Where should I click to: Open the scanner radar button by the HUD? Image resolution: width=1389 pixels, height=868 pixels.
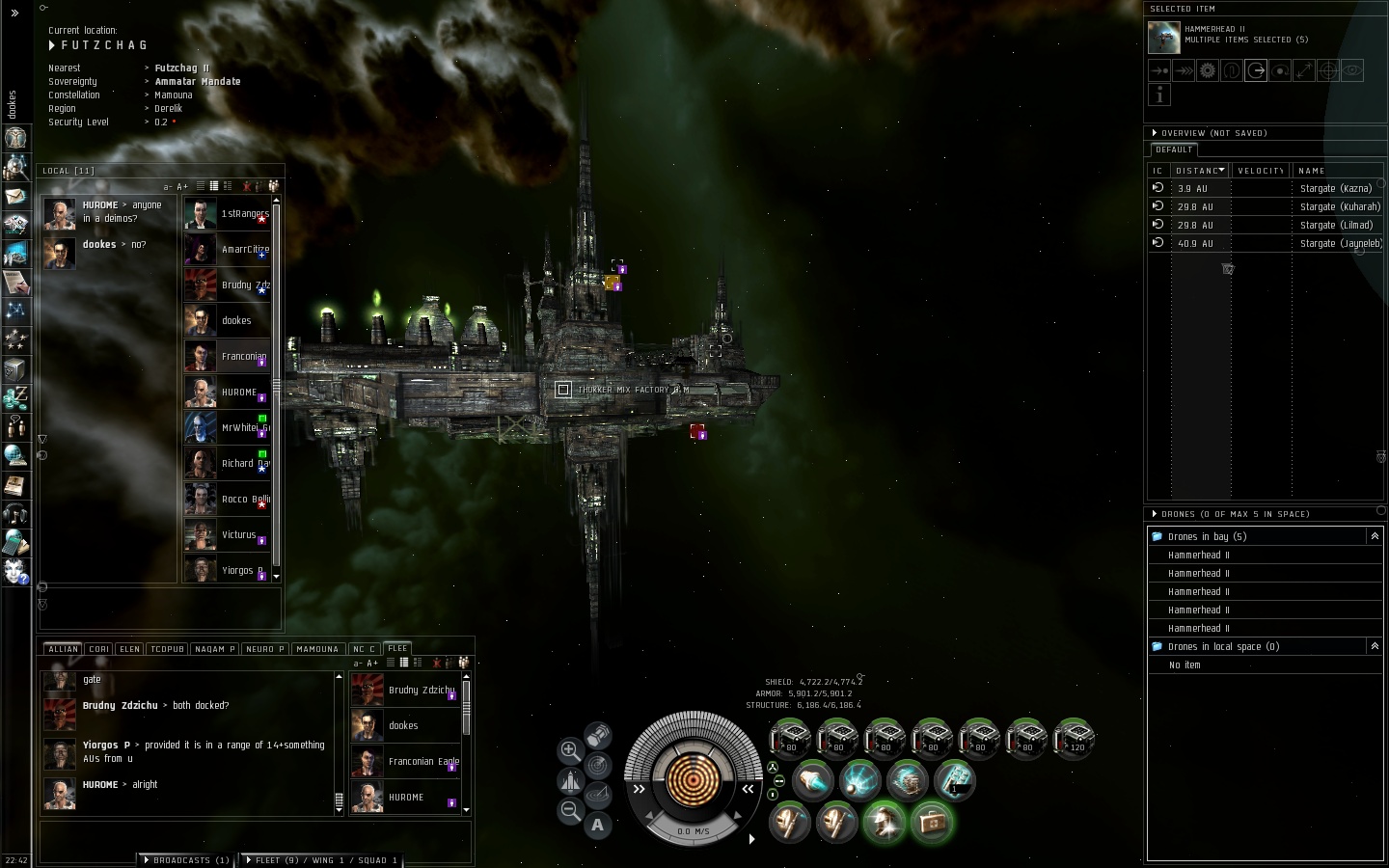598,766
